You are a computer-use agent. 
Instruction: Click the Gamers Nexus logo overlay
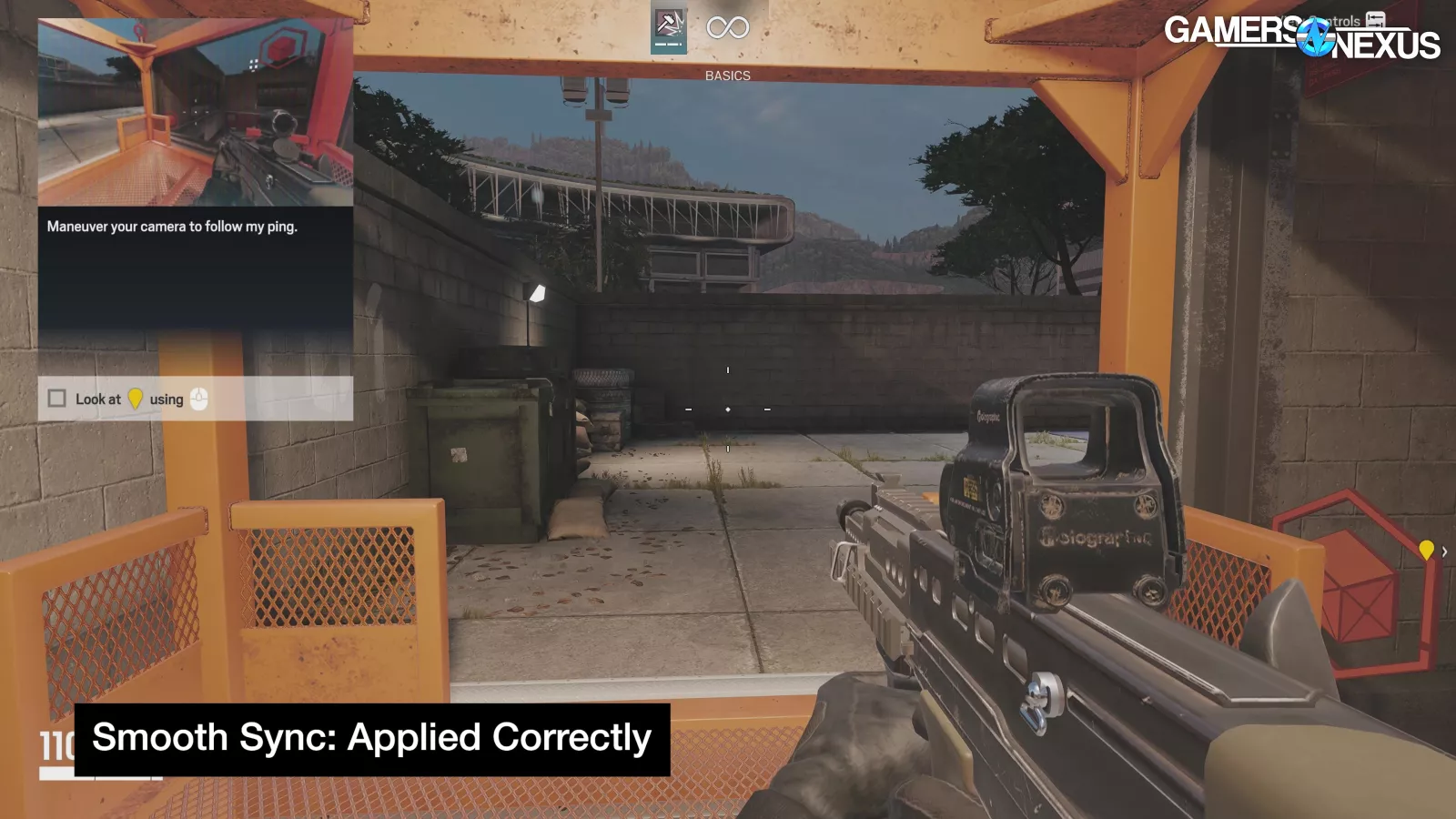(x=1301, y=37)
